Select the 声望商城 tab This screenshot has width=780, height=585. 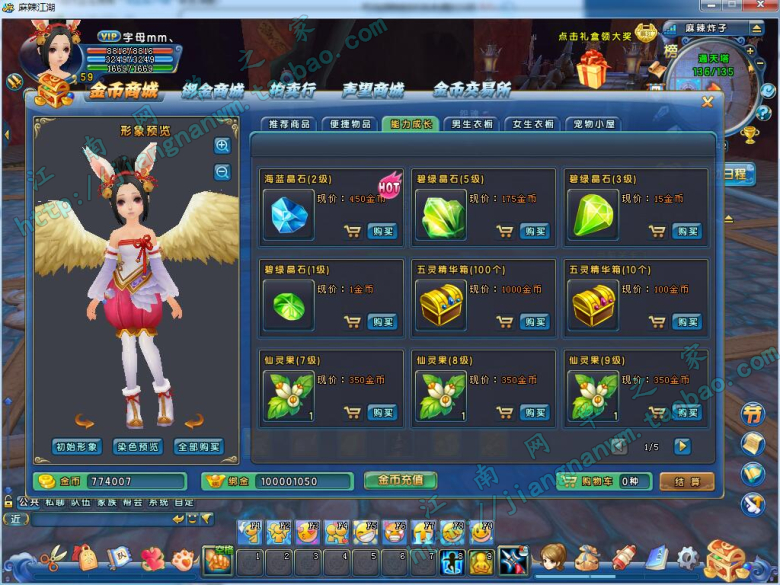click(372, 91)
